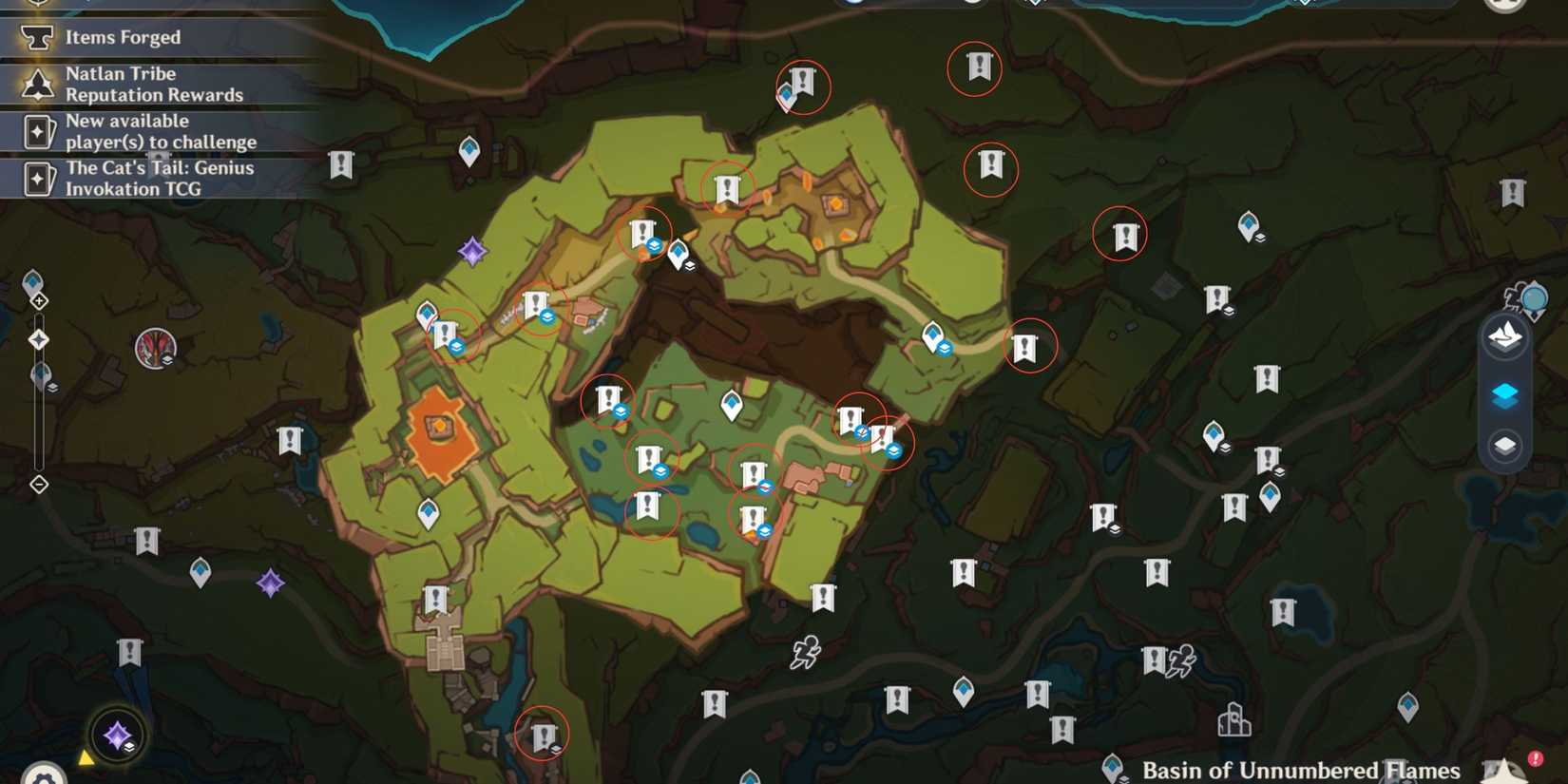Image resolution: width=1568 pixels, height=784 pixels.
Task: Click the minus on the elevation zoom slider
Action: coord(38,485)
